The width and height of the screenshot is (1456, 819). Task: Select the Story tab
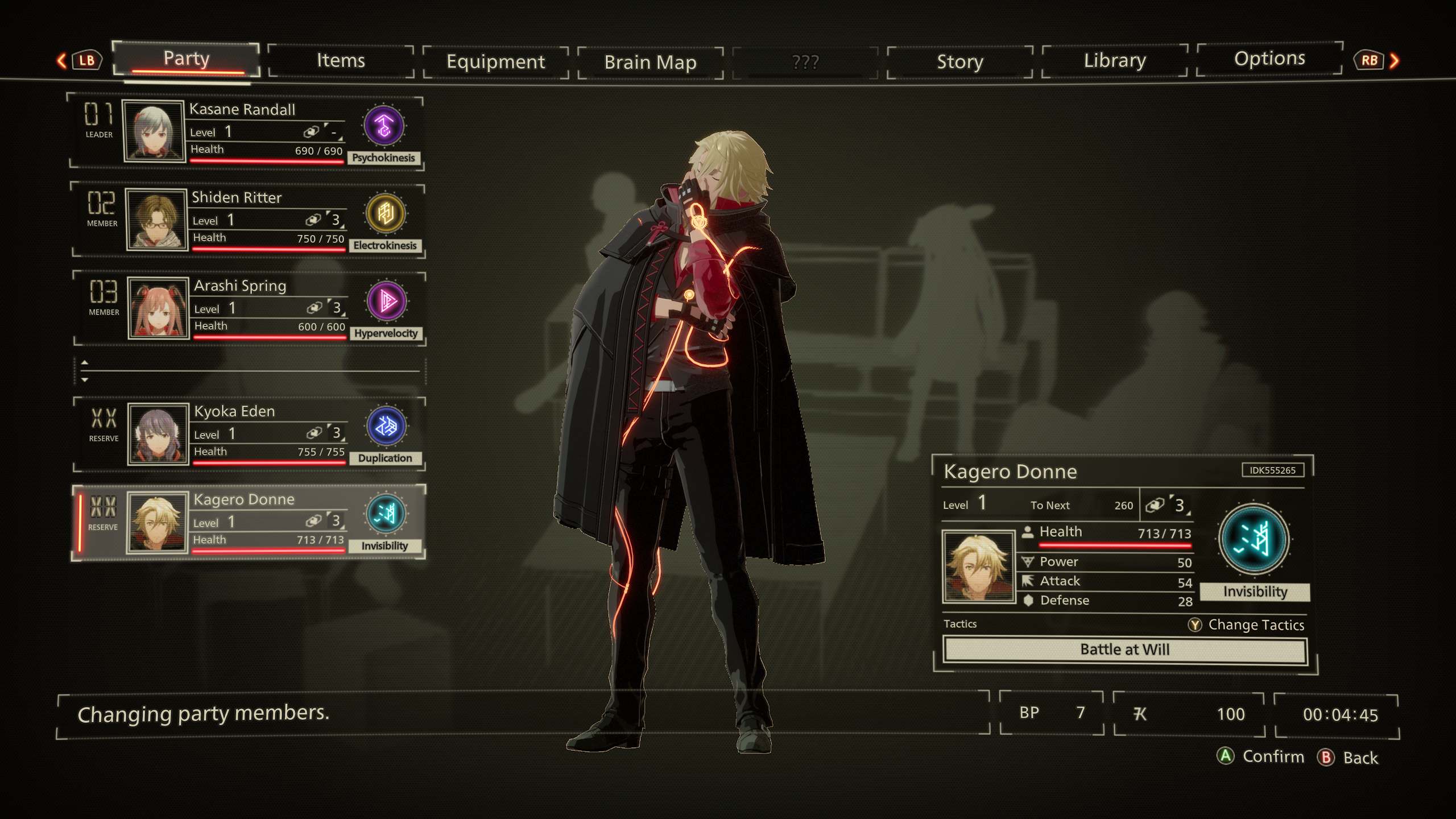(959, 62)
